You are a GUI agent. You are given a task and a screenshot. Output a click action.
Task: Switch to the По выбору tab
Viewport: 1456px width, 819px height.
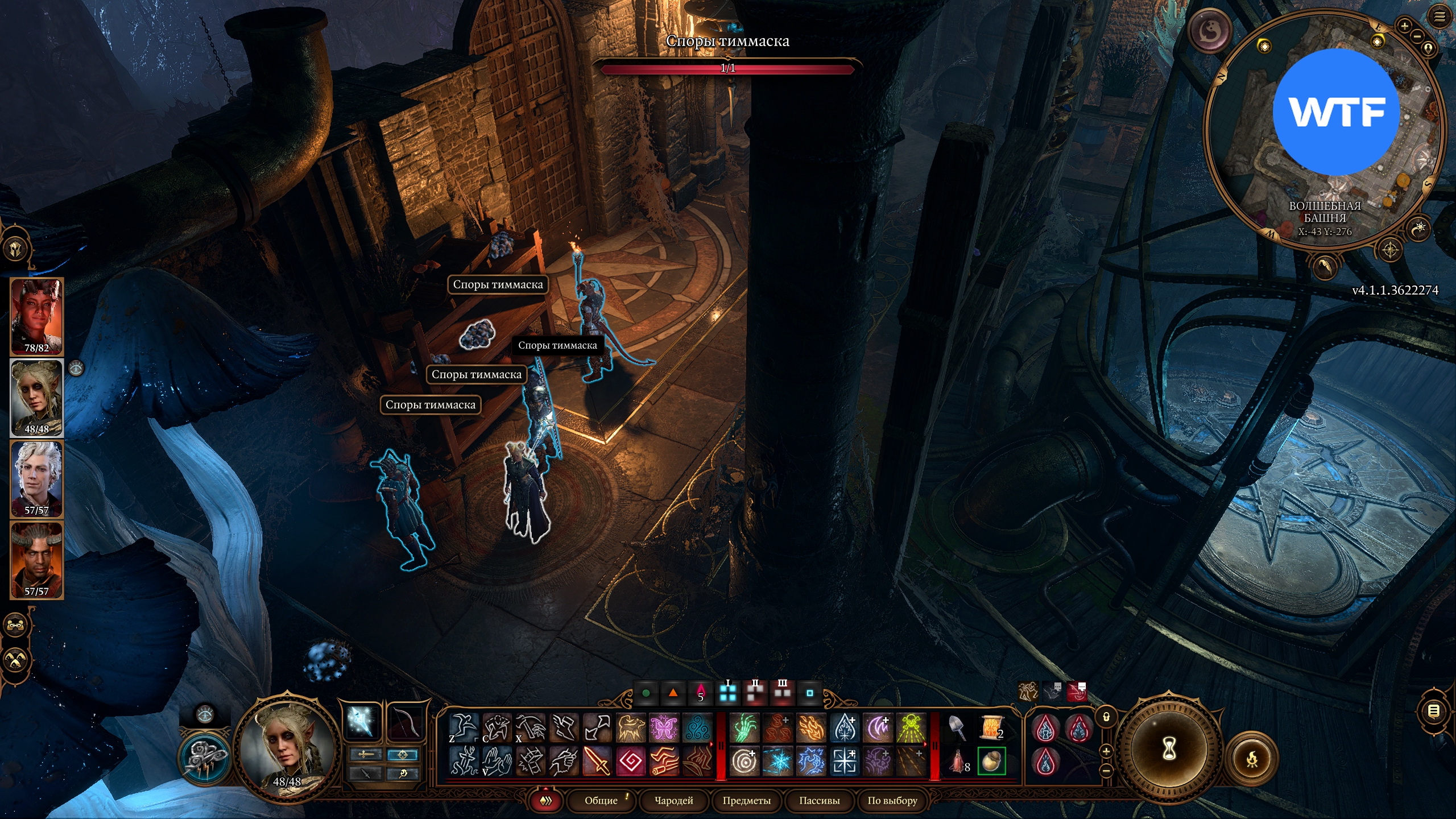tap(892, 800)
